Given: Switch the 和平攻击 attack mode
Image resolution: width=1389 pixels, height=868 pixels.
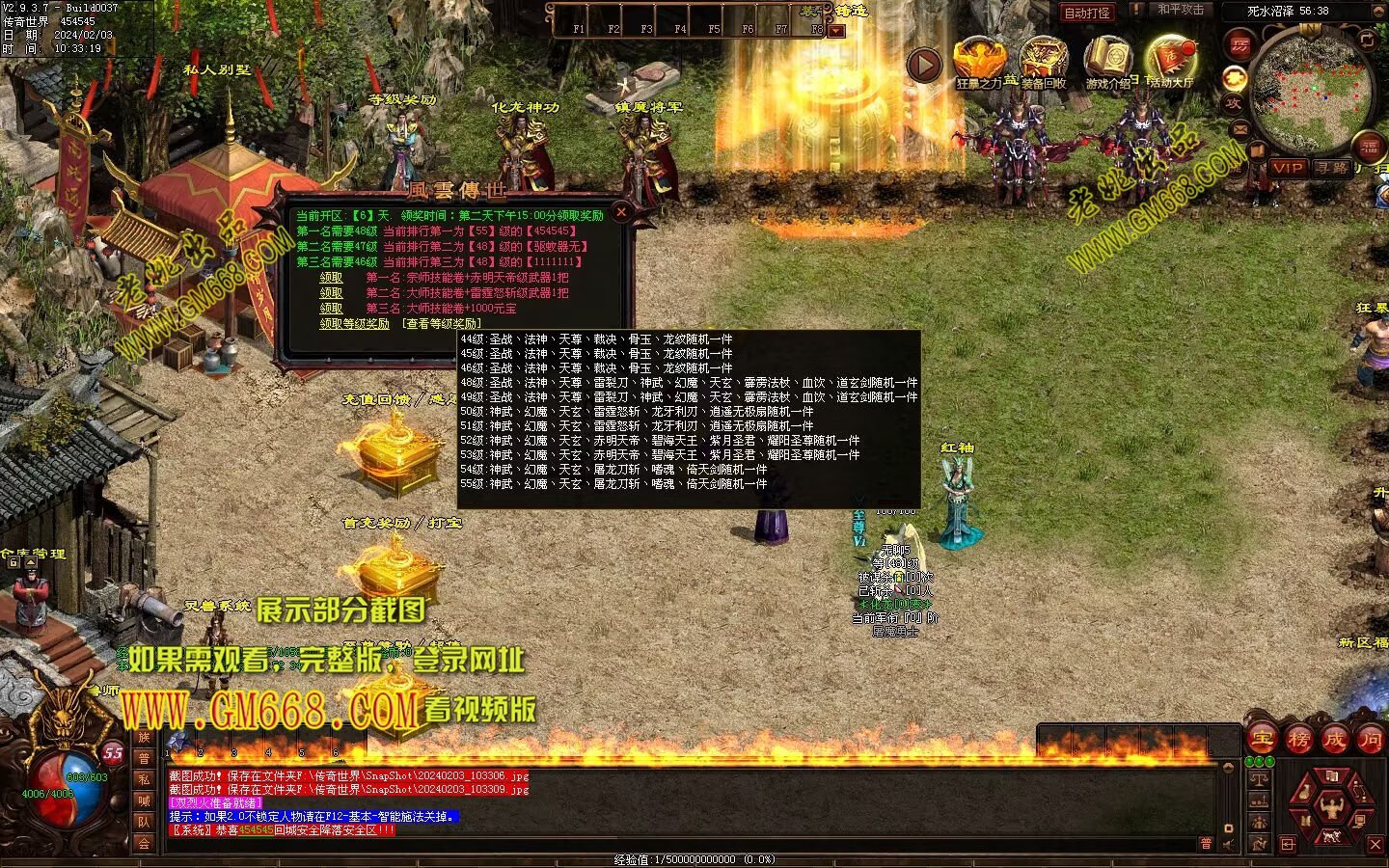Looking at the screenshot, I should pyautogui.click(x=1180, y=10).
